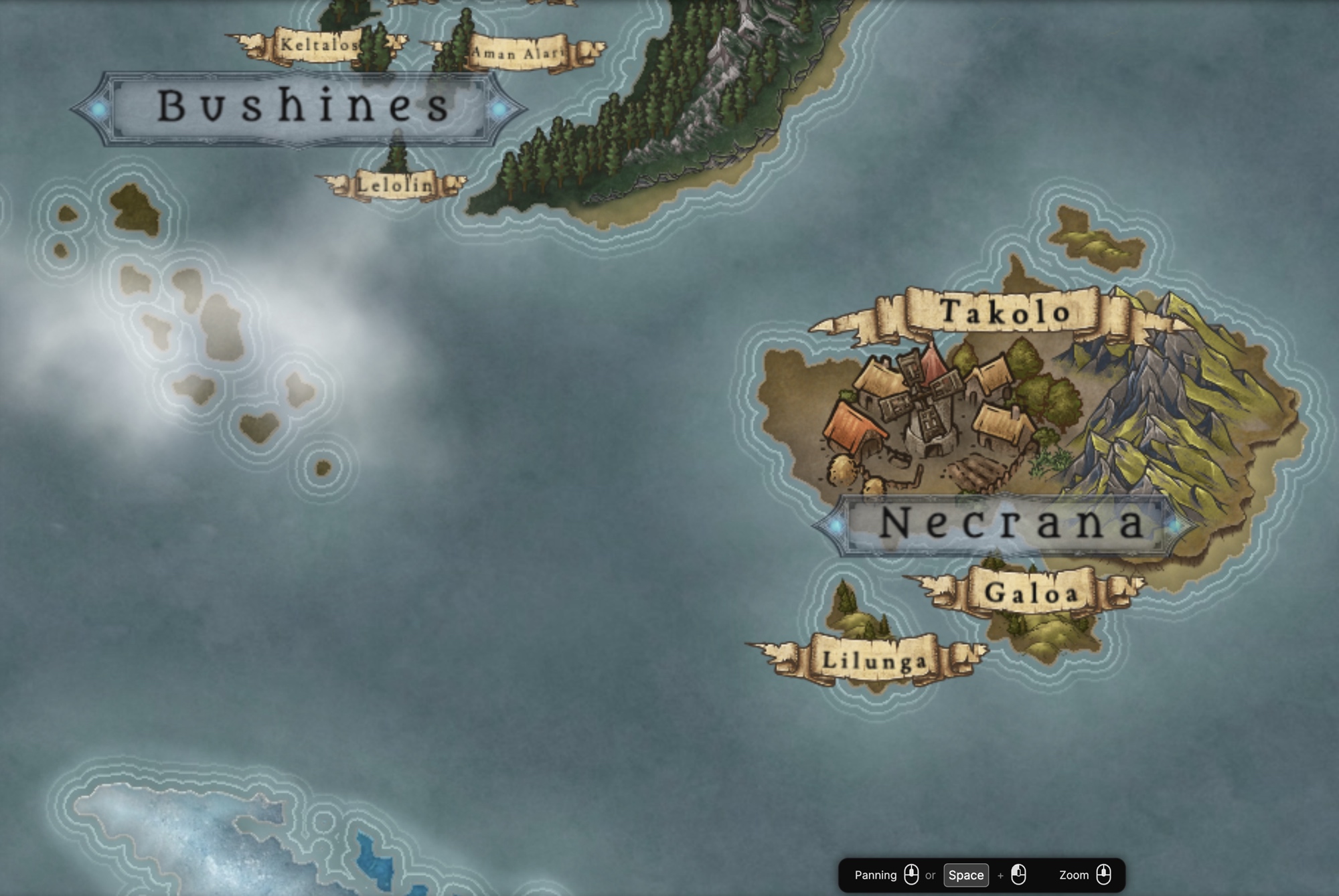The height and width of the screenshot is (896, 1339).
Task: Choose the Lelolin map banner
Action: (x=395, y=185)
